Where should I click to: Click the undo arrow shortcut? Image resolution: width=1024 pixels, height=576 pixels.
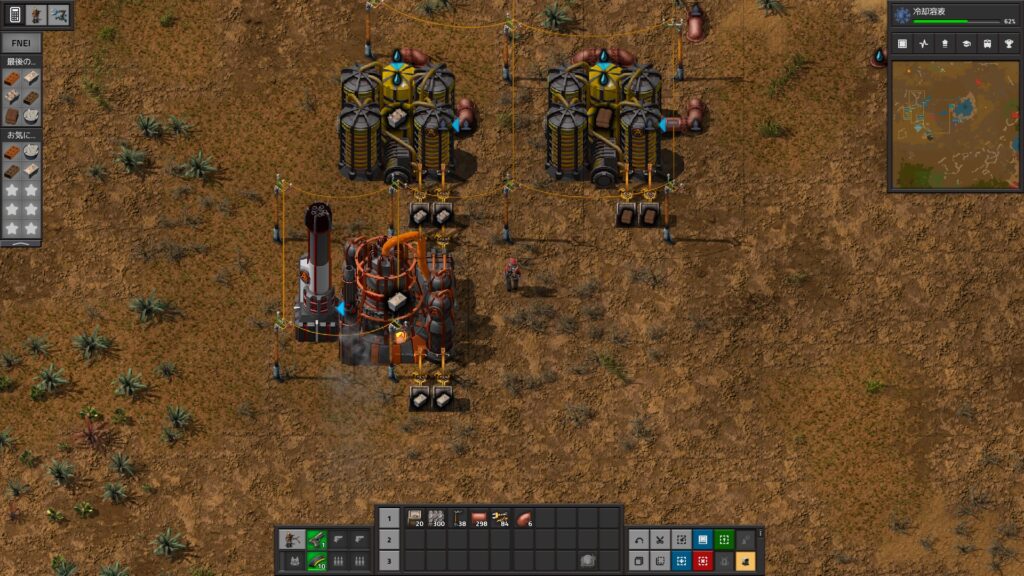tap(639, 539)
